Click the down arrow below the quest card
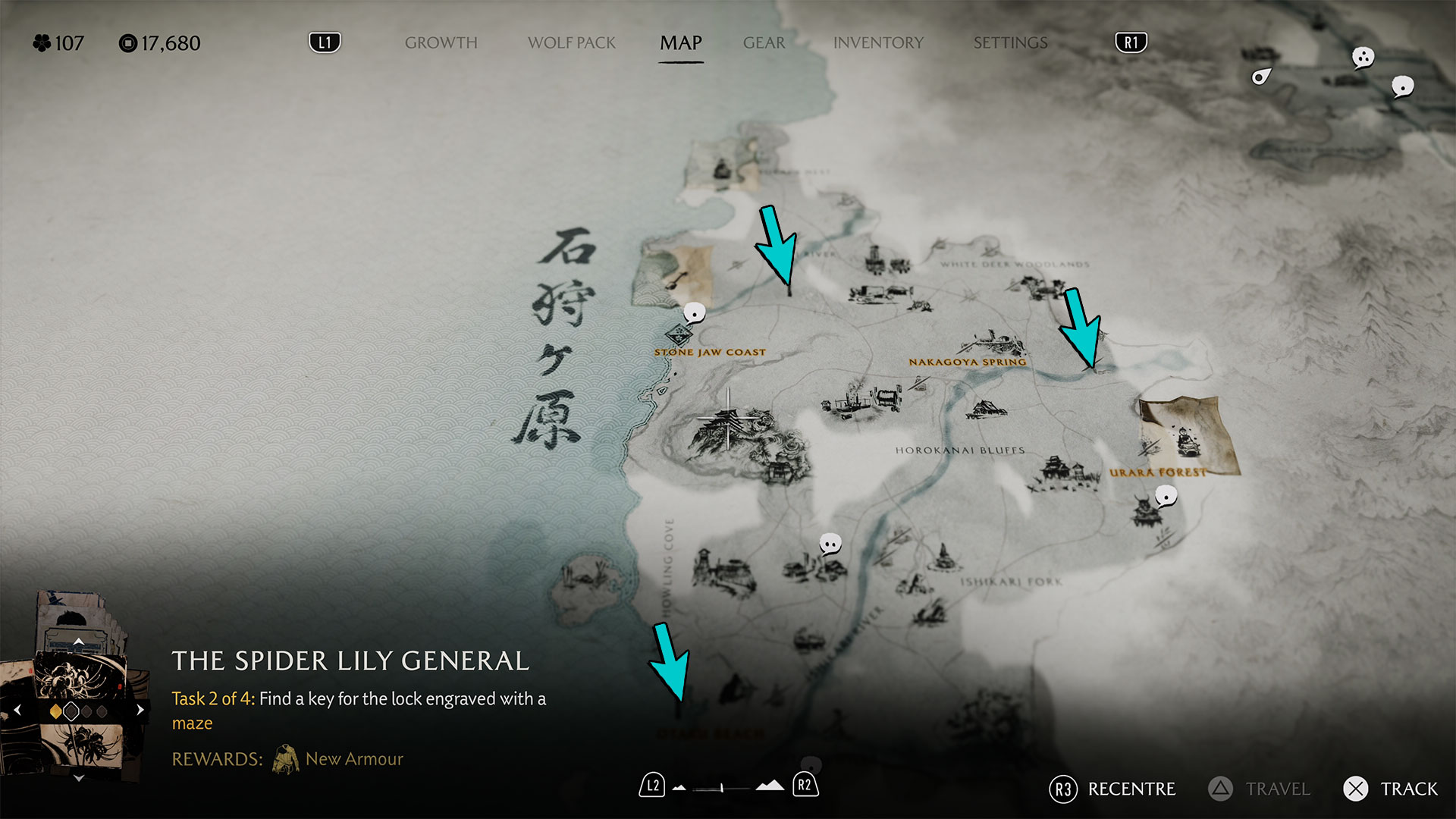The height and width of the screenshot is (819, 1456). pos(78,778)
